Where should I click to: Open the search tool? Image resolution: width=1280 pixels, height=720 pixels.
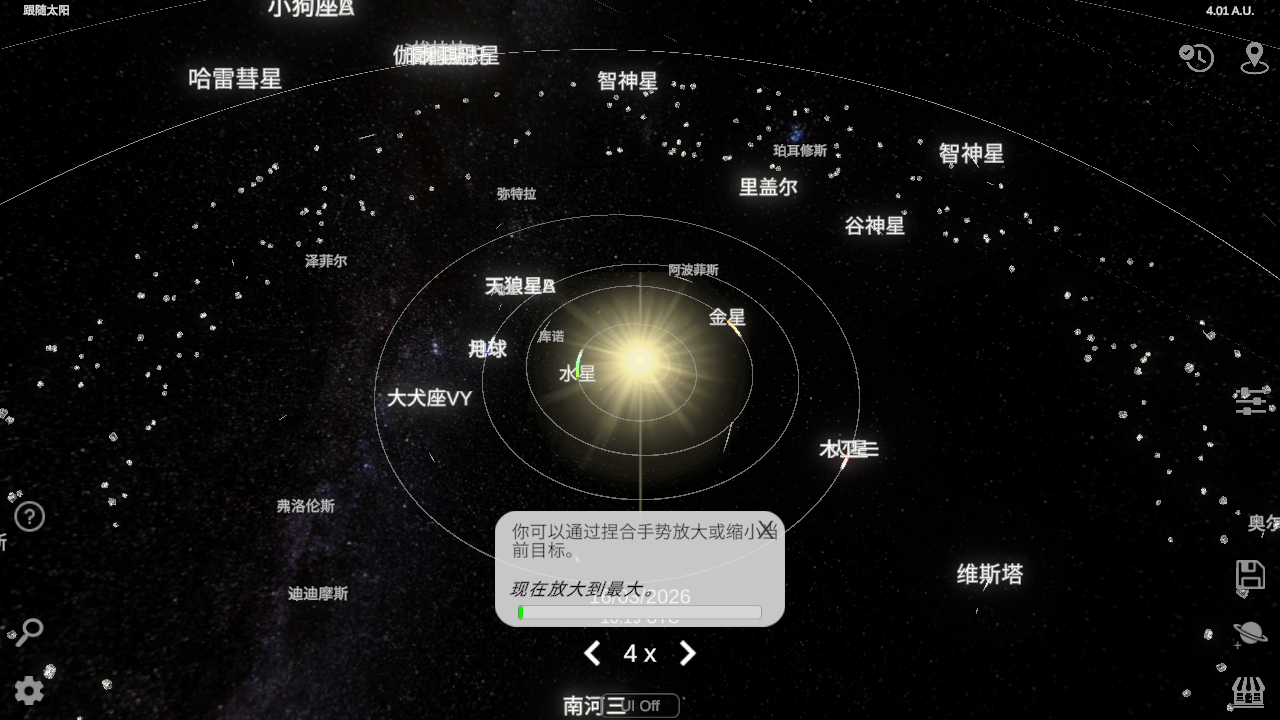pyautogui.click(x=29, y=633)
